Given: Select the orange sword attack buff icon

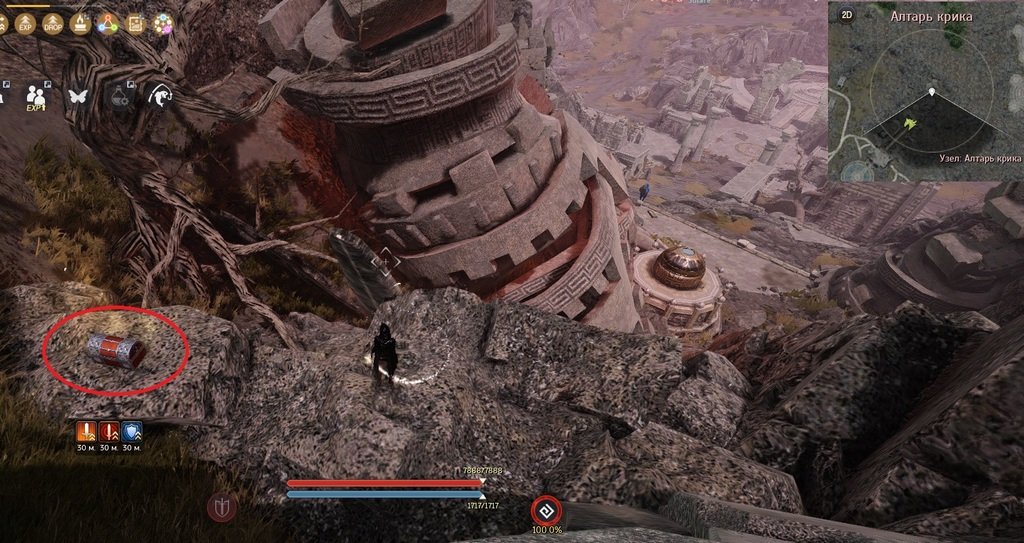Looking at the screenshot, I should pyautogui.click(x=88, y=432).
